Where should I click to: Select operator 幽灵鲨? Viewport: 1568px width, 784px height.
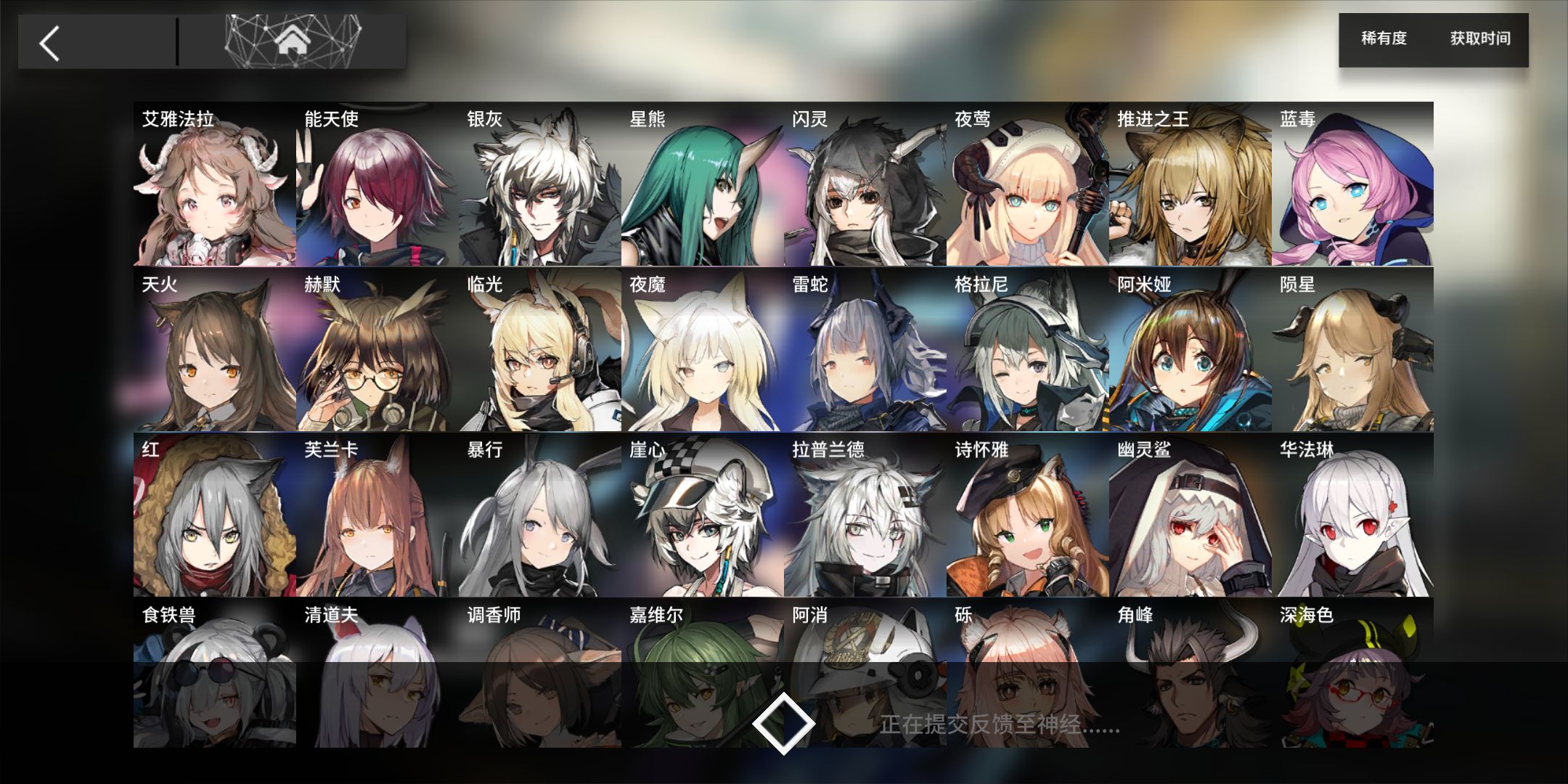(x=1190, y=516)
